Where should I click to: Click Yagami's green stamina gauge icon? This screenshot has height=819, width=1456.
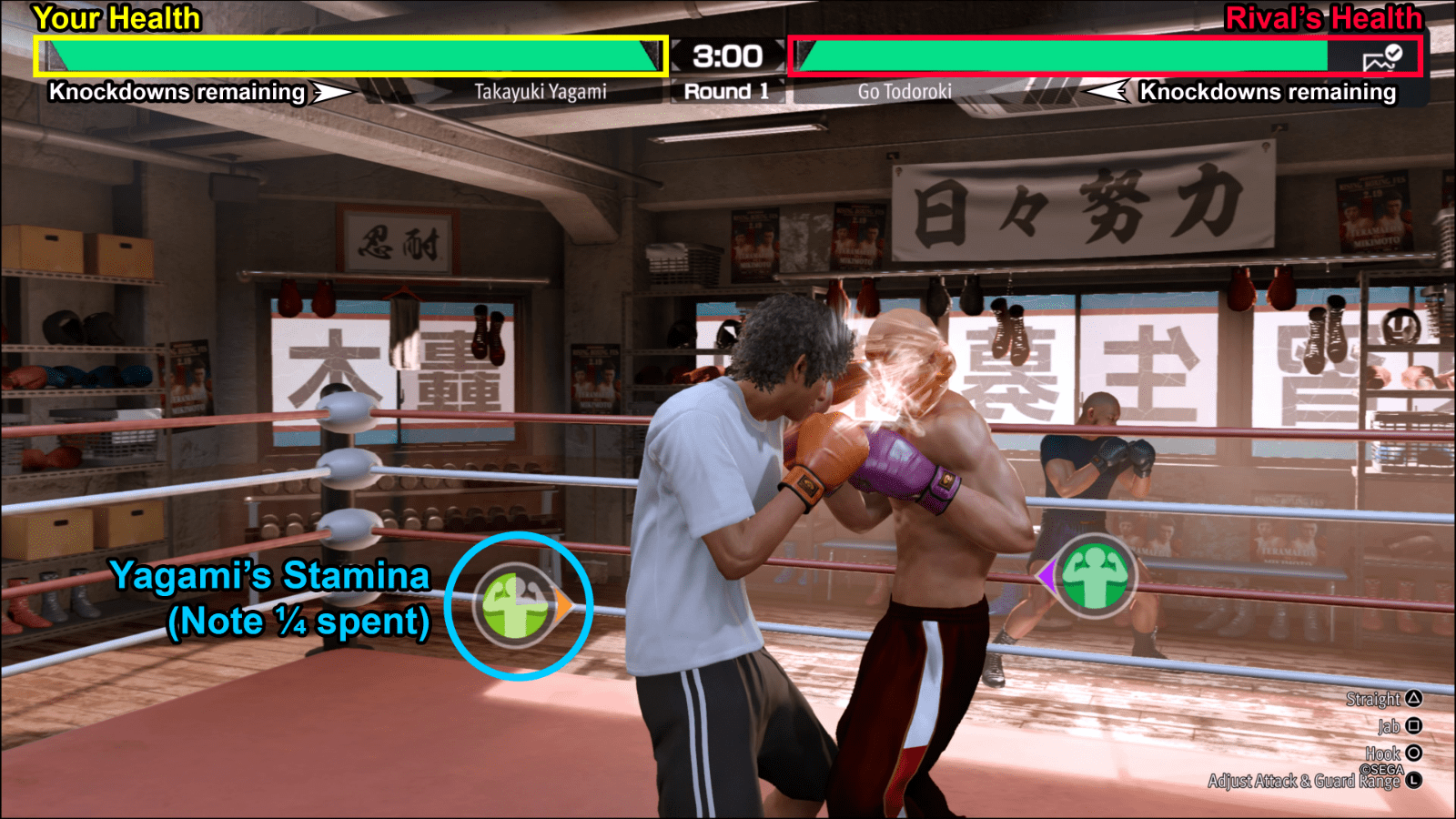tap(514, 605)
